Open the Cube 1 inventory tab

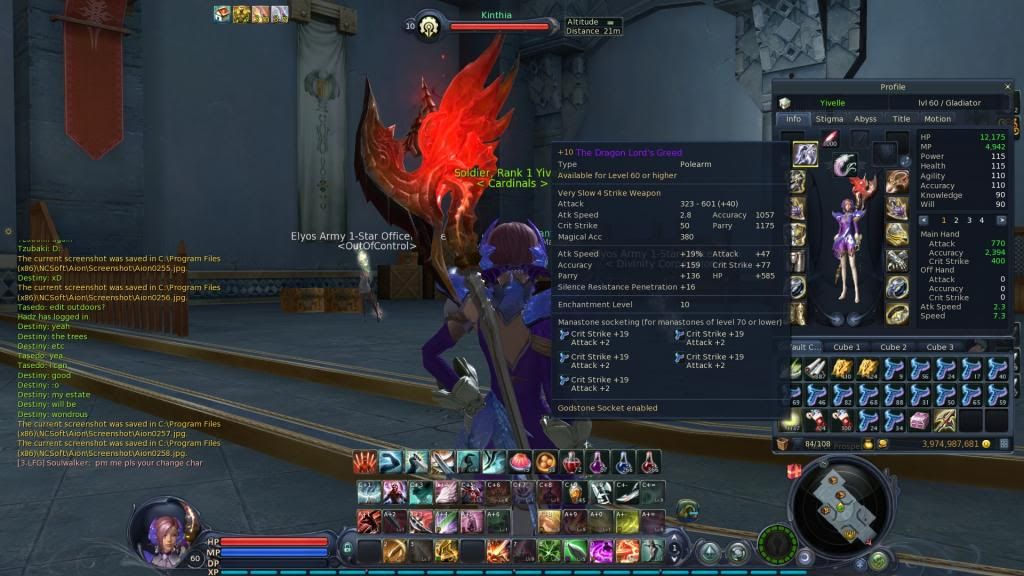(846, 347)
